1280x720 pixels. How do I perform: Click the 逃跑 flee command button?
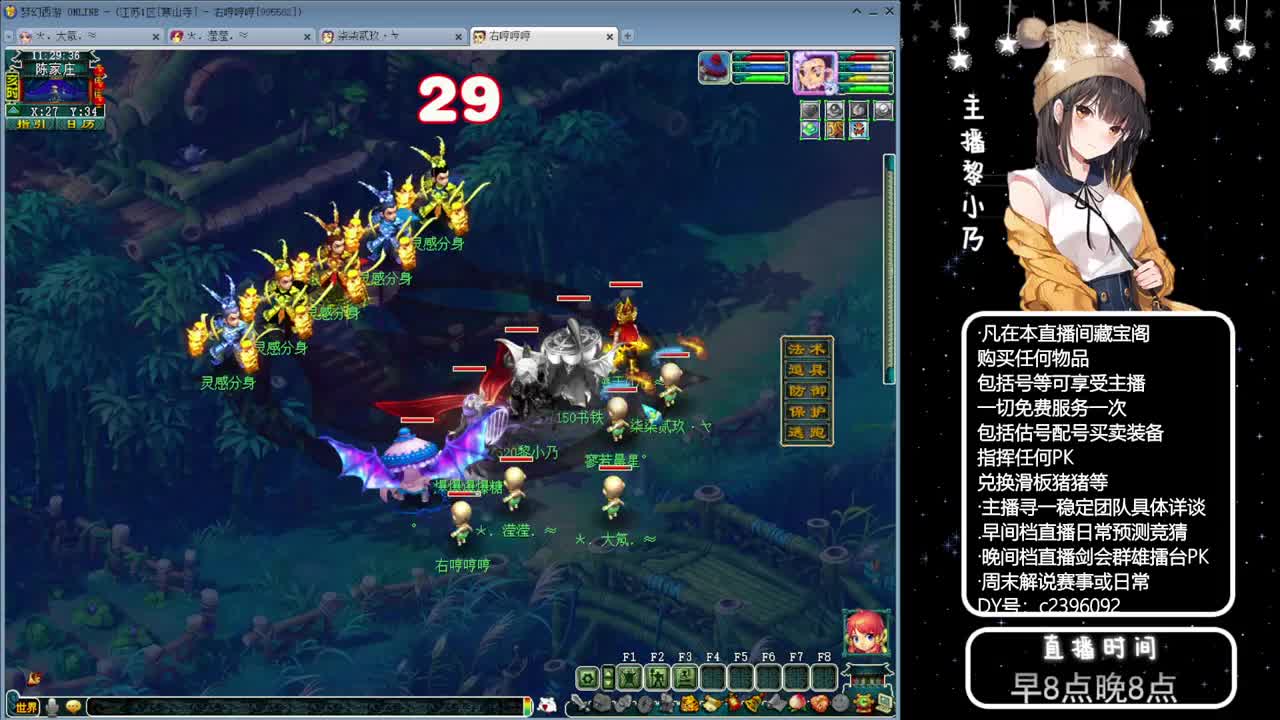[x=807, y=432]
